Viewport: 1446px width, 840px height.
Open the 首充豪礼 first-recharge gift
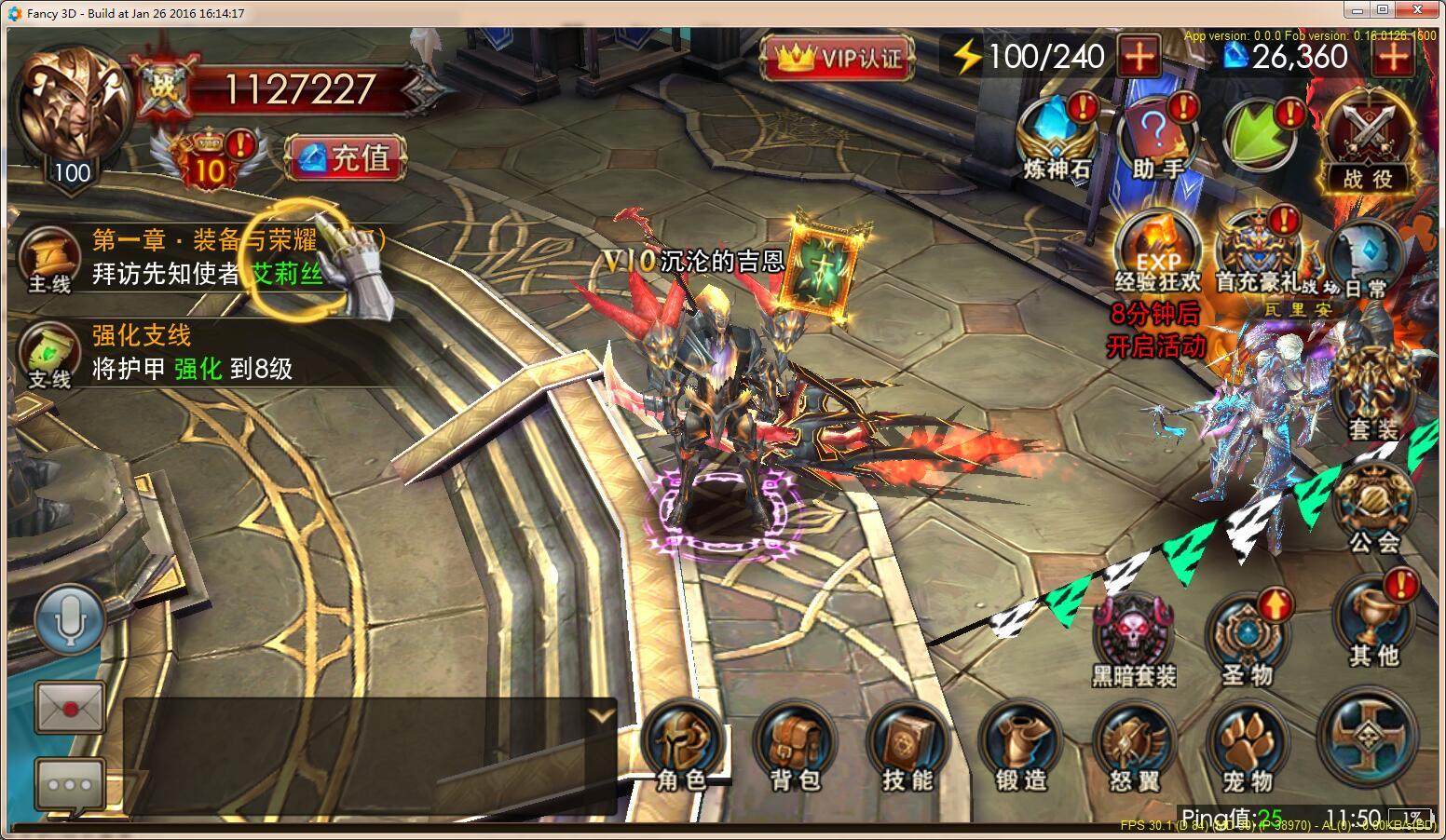click(x=1258, y=253)
